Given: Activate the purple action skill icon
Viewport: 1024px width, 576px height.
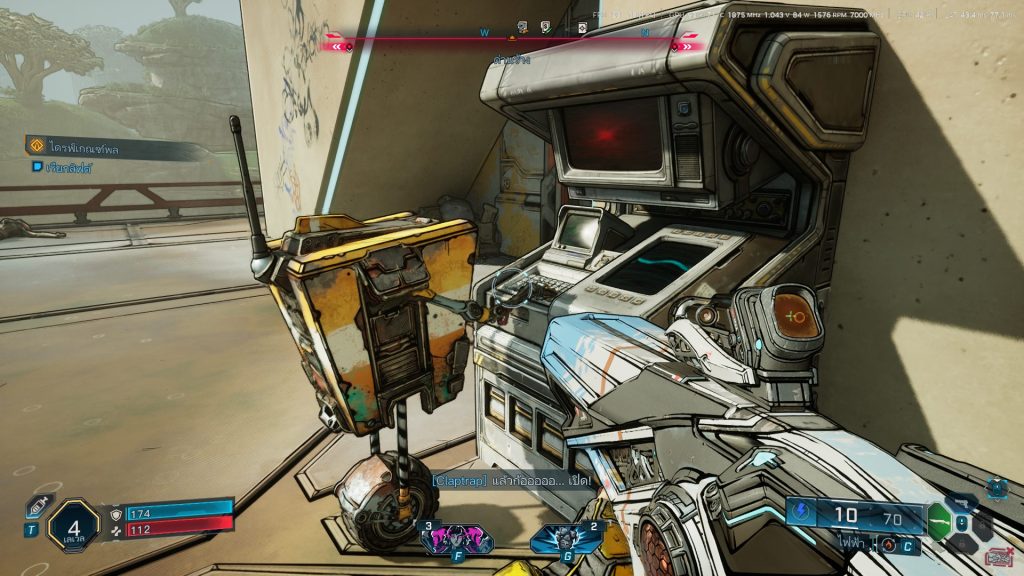Looking at the screenshot, I should pyautogui.click(x=456, y=539).
